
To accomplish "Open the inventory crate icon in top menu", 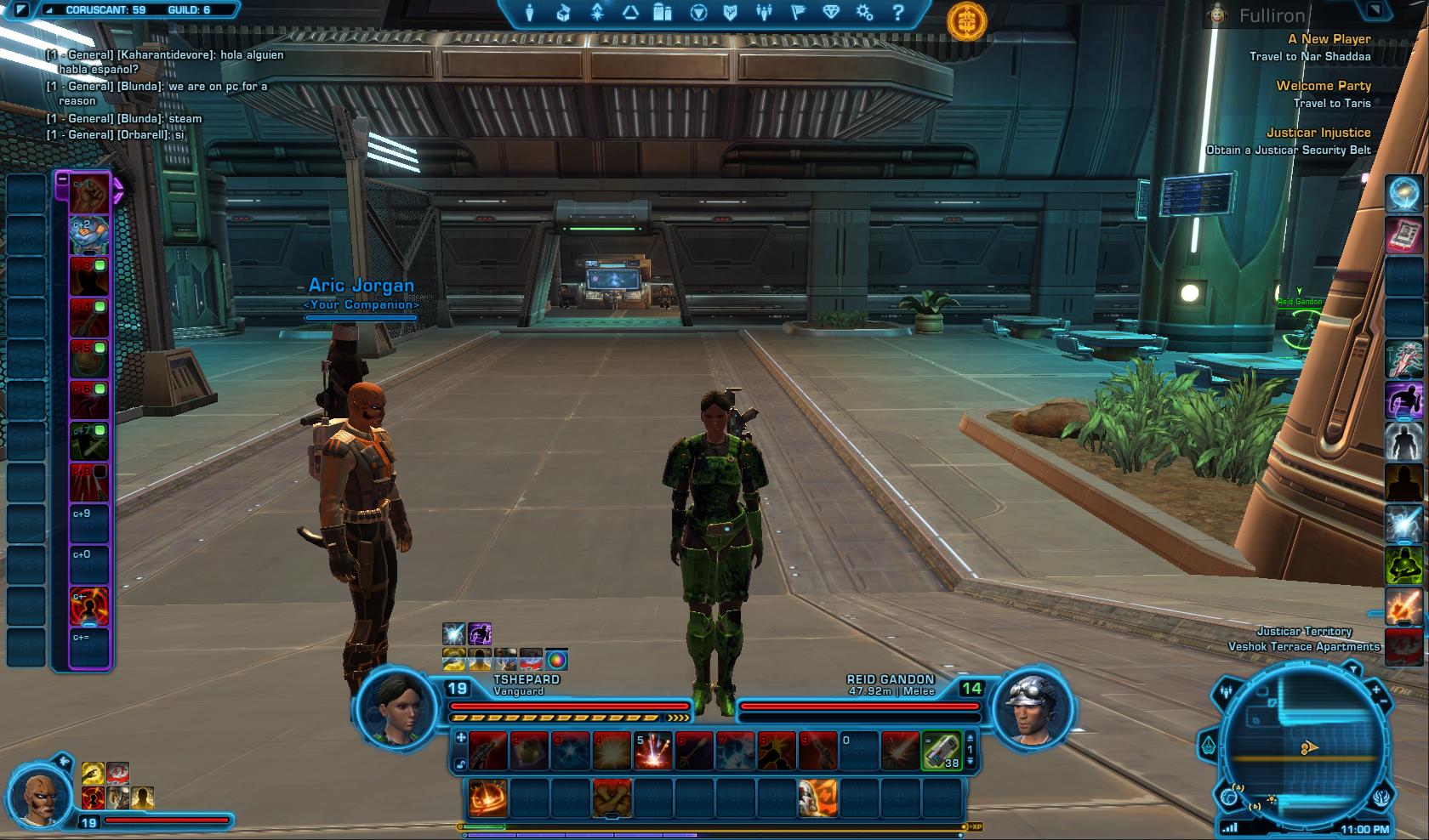I will coord(563,13).
